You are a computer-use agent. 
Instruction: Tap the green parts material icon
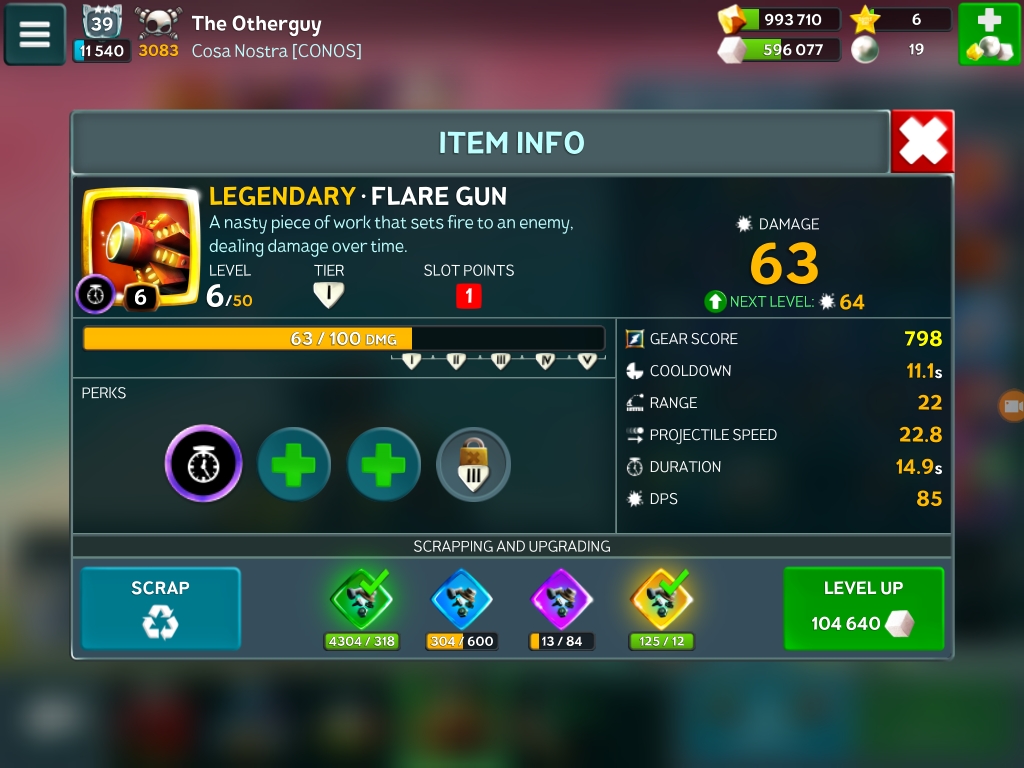click(x=361, y=598)
